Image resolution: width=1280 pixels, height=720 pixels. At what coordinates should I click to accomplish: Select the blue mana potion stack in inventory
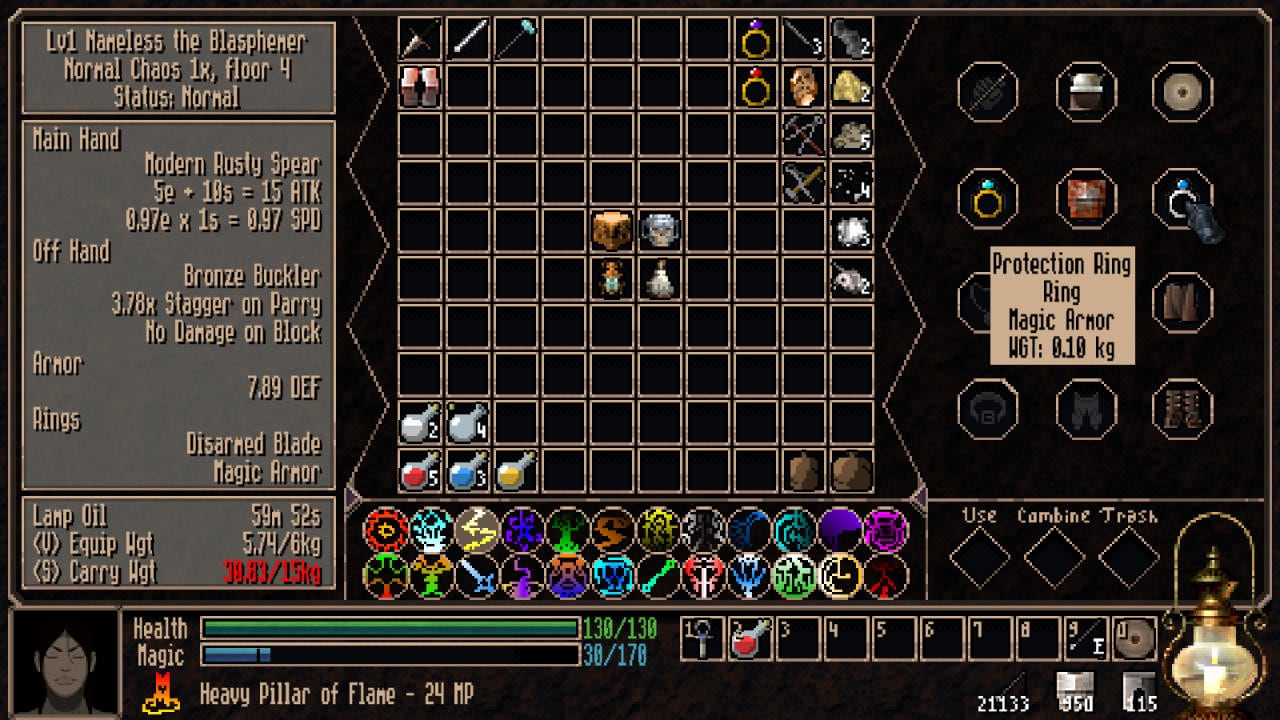pyautogui.click(x=467, y=471)
